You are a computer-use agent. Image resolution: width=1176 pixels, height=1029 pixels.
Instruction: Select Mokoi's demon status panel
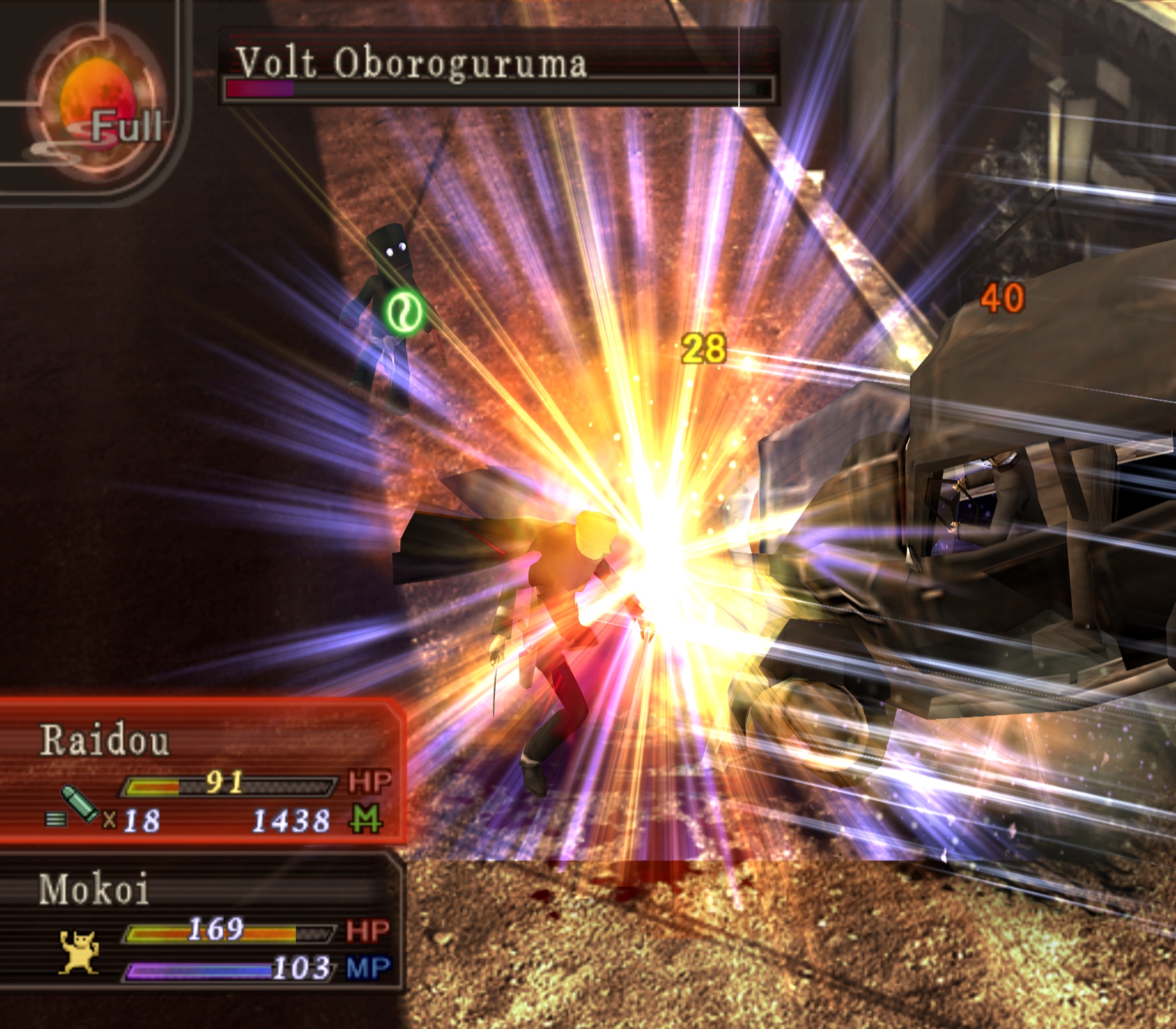(201, 924)
